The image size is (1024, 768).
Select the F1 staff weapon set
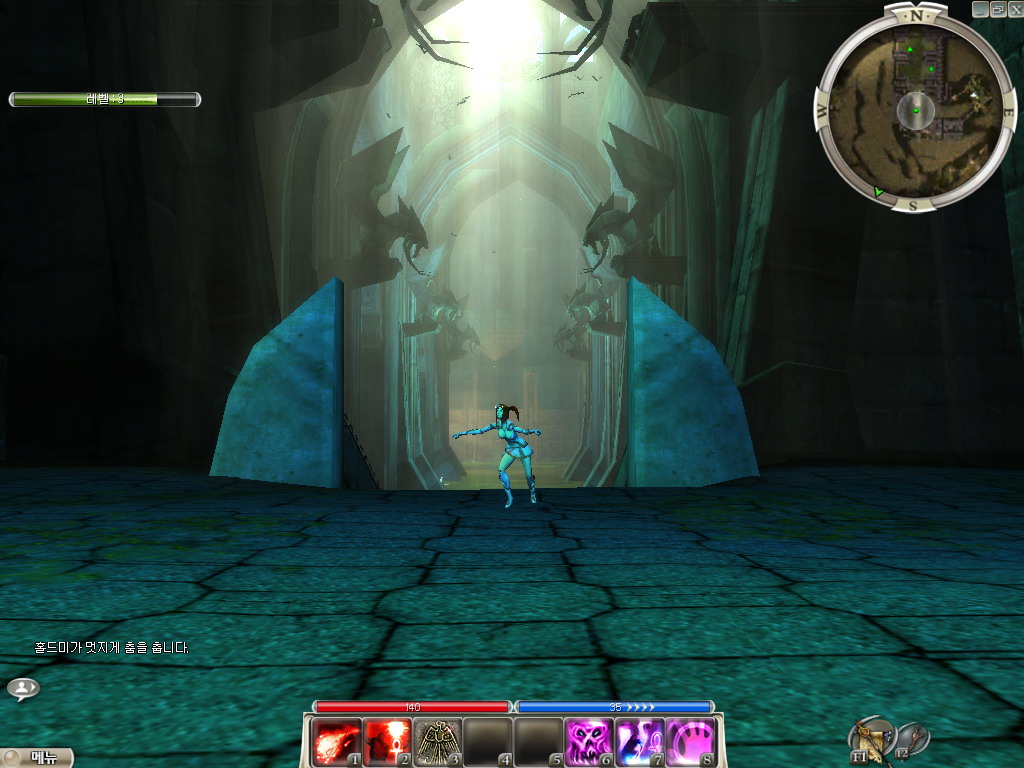click(x=871, y=739)
